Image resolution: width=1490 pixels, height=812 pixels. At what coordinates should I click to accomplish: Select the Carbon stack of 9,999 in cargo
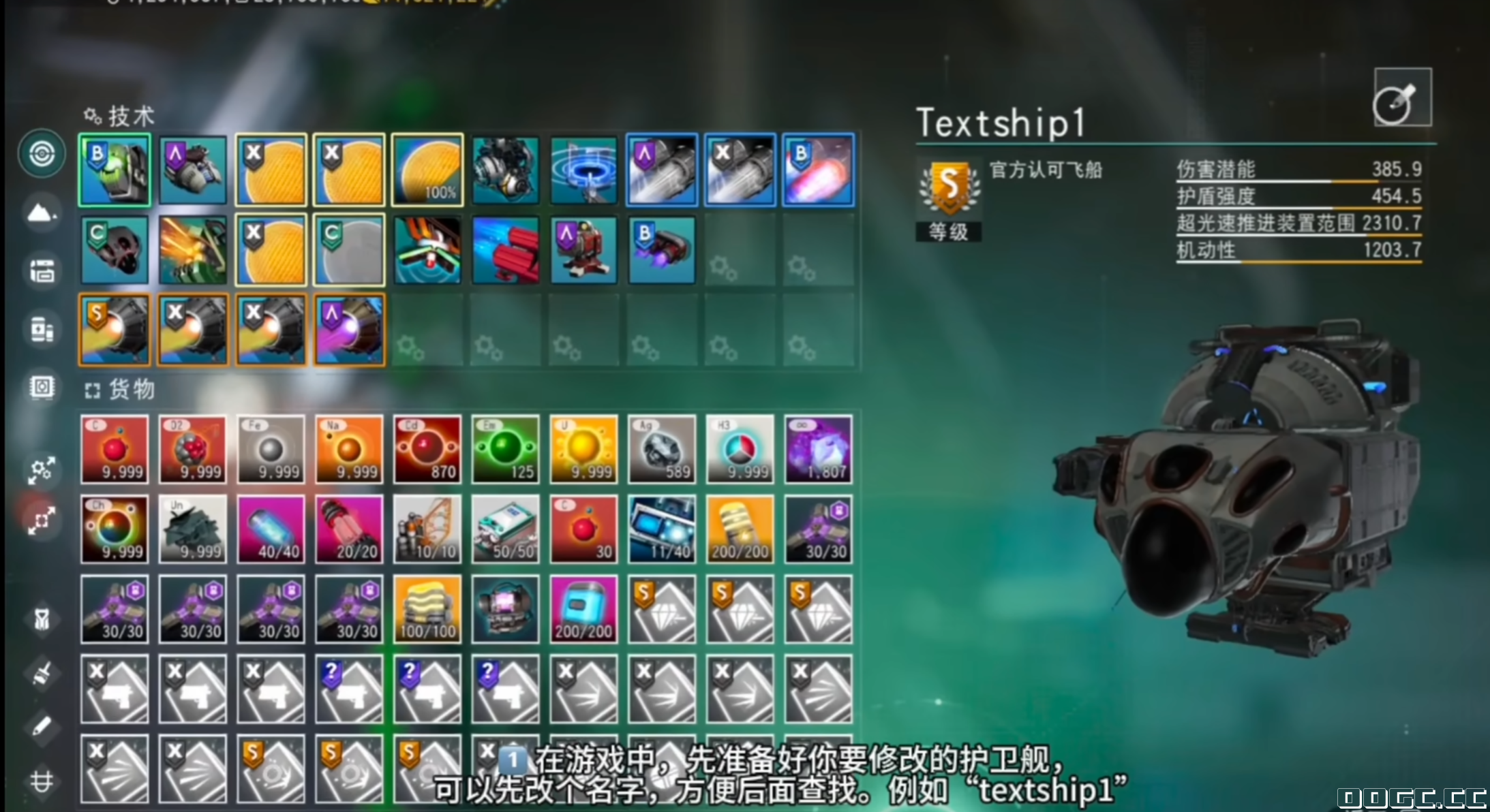tap(114, 450)
